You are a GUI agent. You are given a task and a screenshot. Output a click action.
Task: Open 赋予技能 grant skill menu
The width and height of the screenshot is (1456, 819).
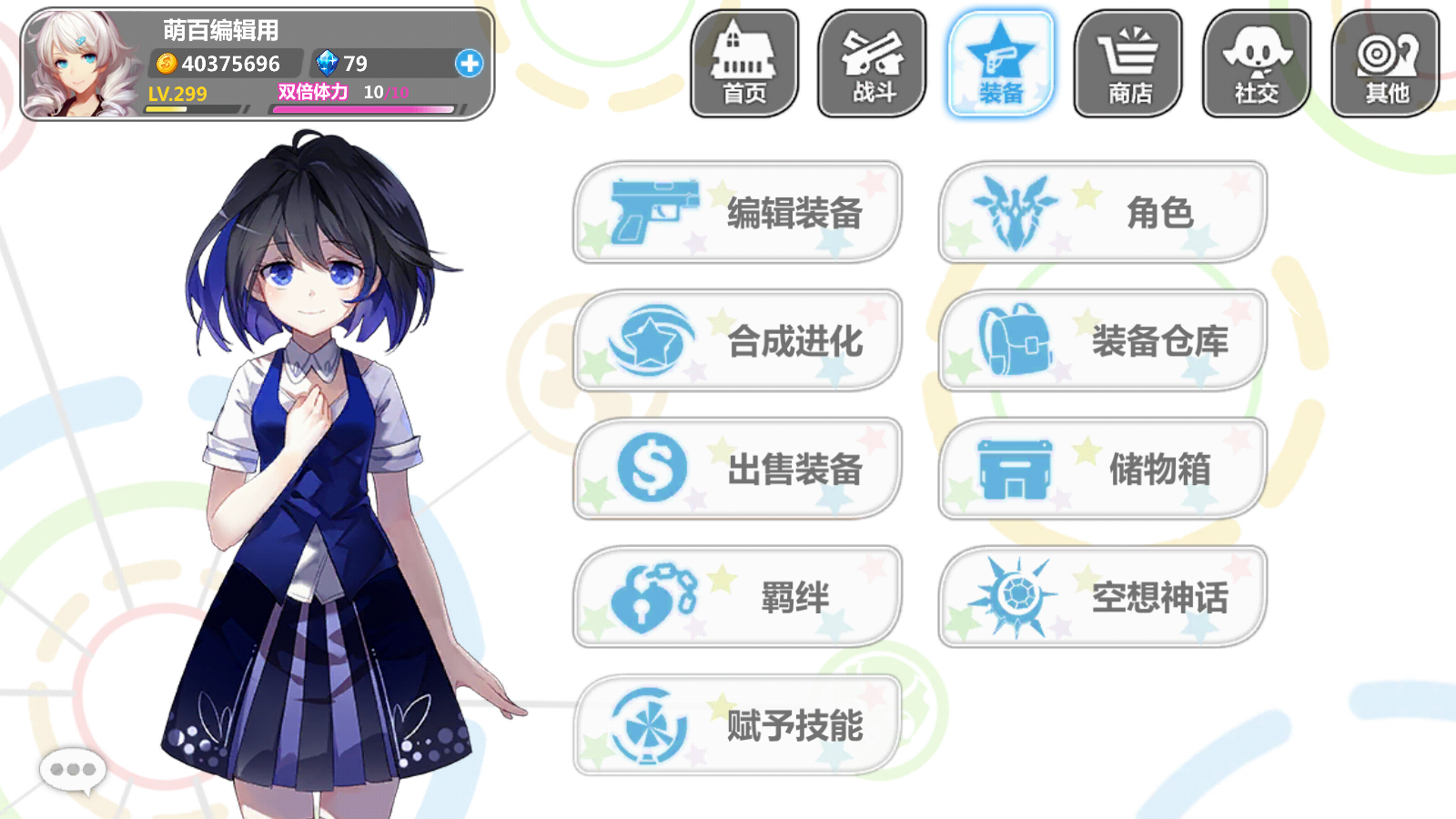click(737, 726)
